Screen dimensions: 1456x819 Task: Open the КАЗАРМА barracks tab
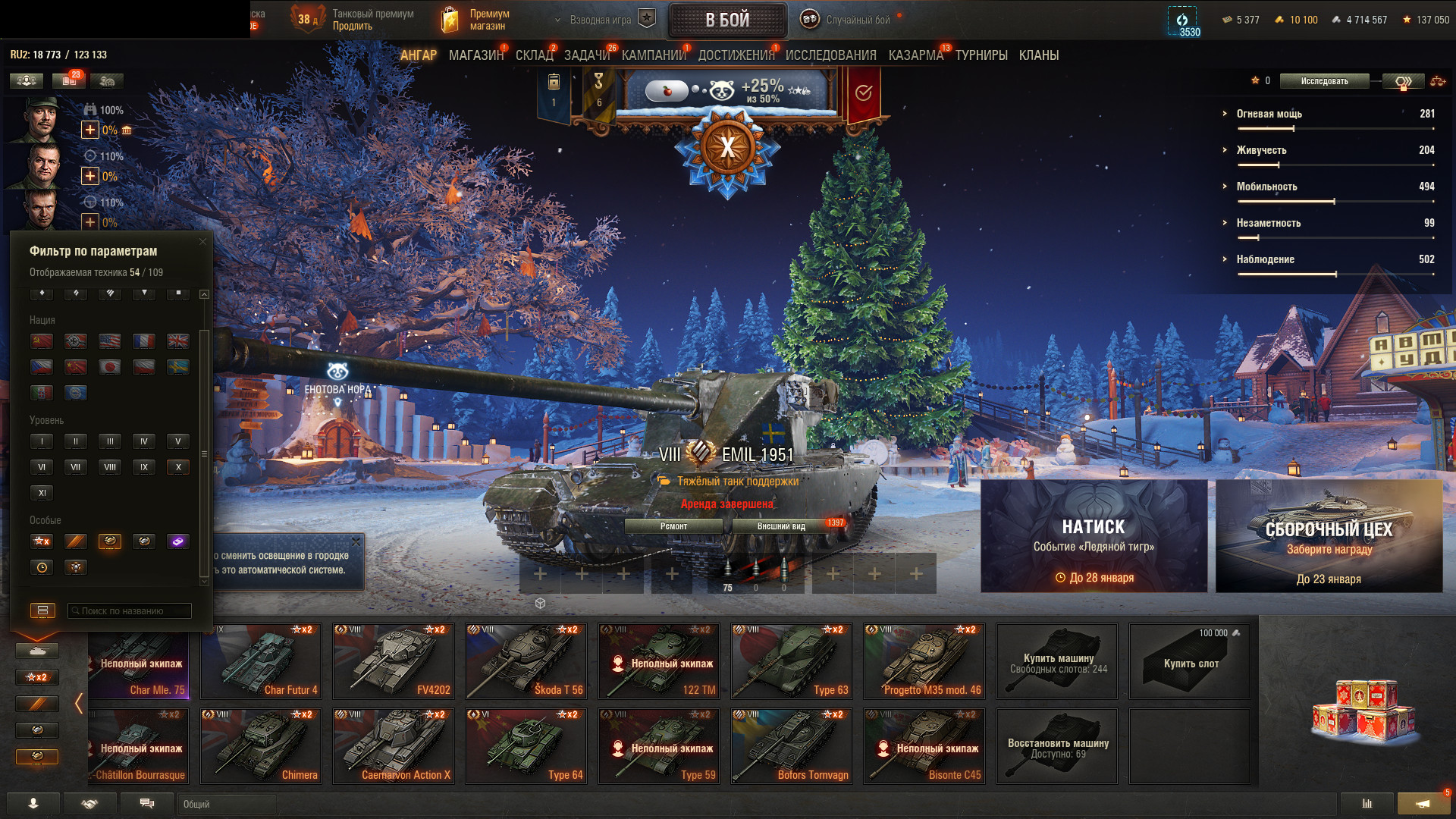[x=915, y=55]
